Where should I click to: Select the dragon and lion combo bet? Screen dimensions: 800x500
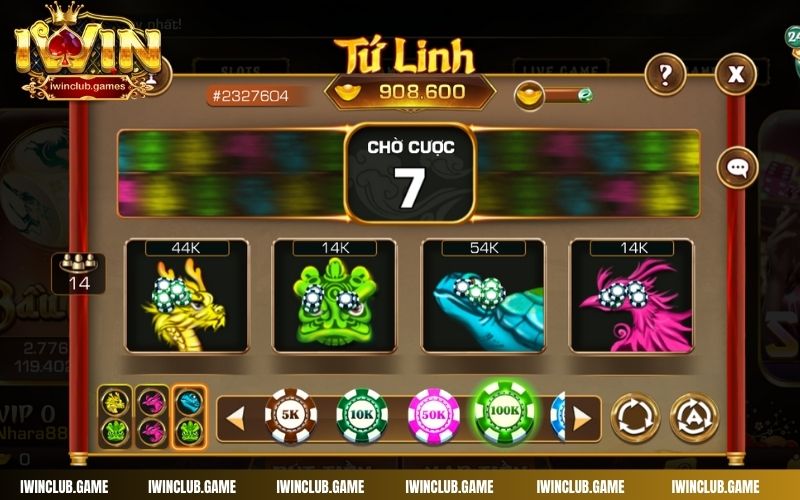[x=115, y=417]
